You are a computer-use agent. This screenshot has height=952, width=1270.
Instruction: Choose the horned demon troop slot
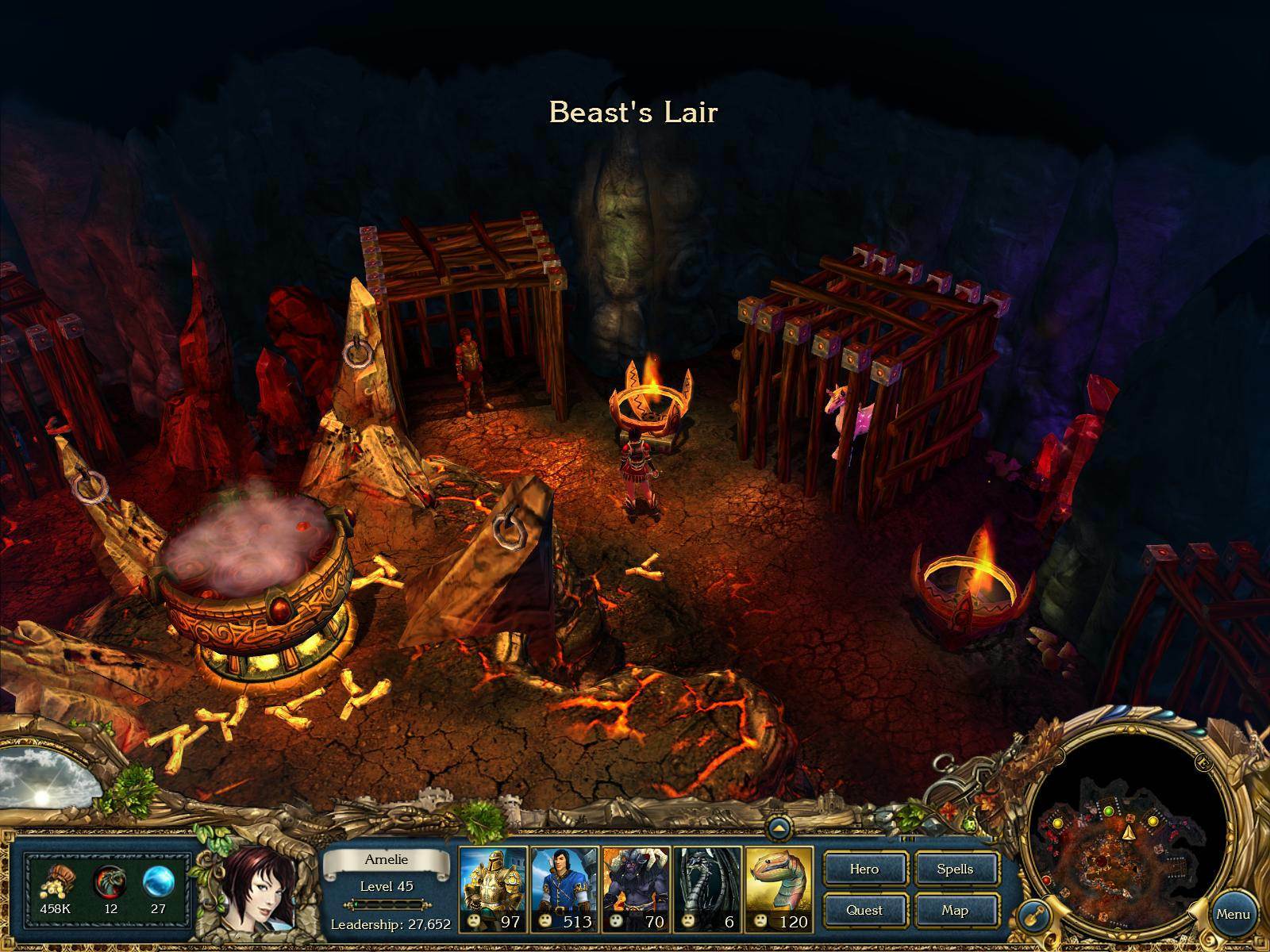coord(636,889)
